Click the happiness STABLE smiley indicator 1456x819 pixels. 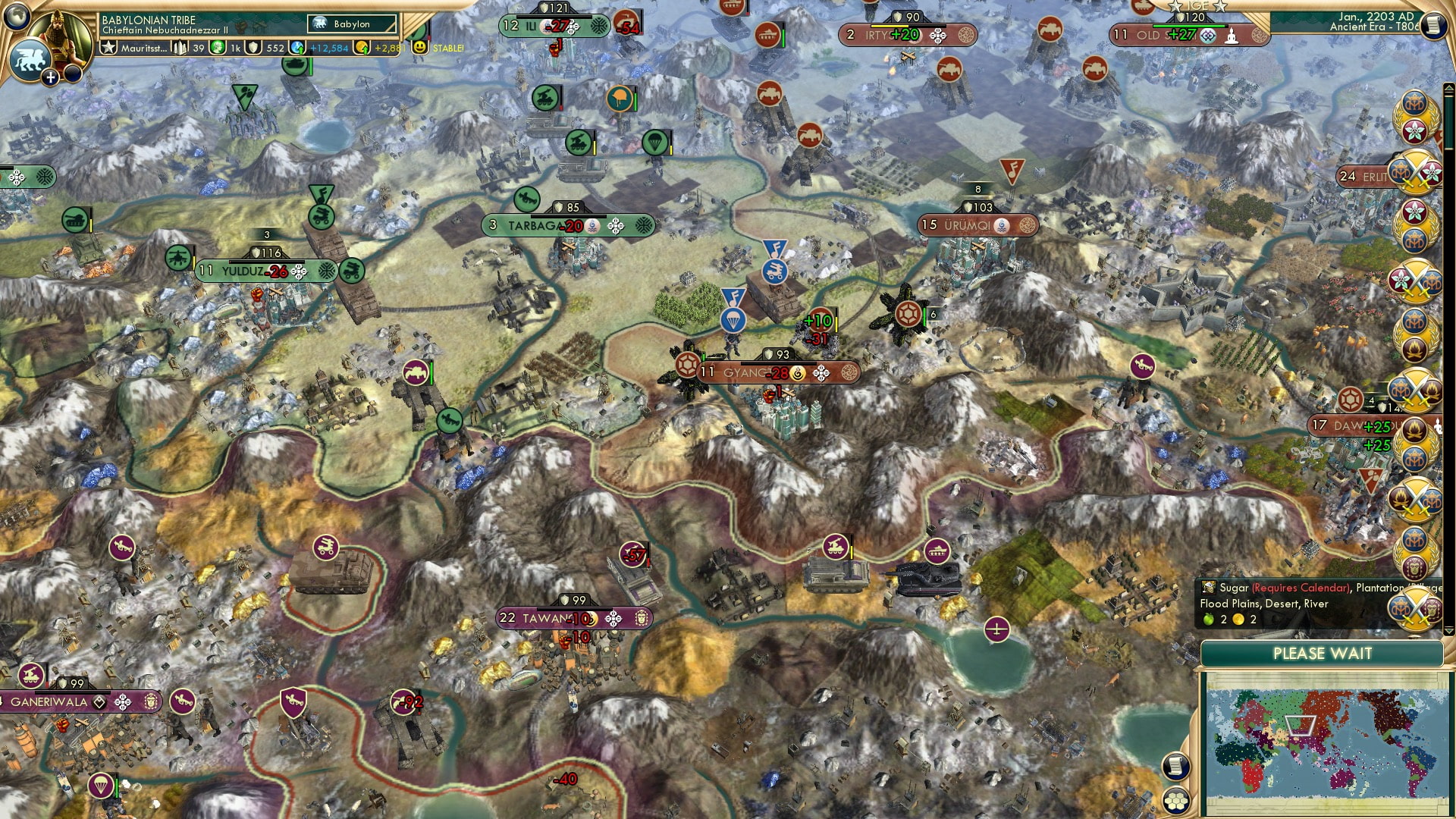pyautogui.click(x=419, y=47)
